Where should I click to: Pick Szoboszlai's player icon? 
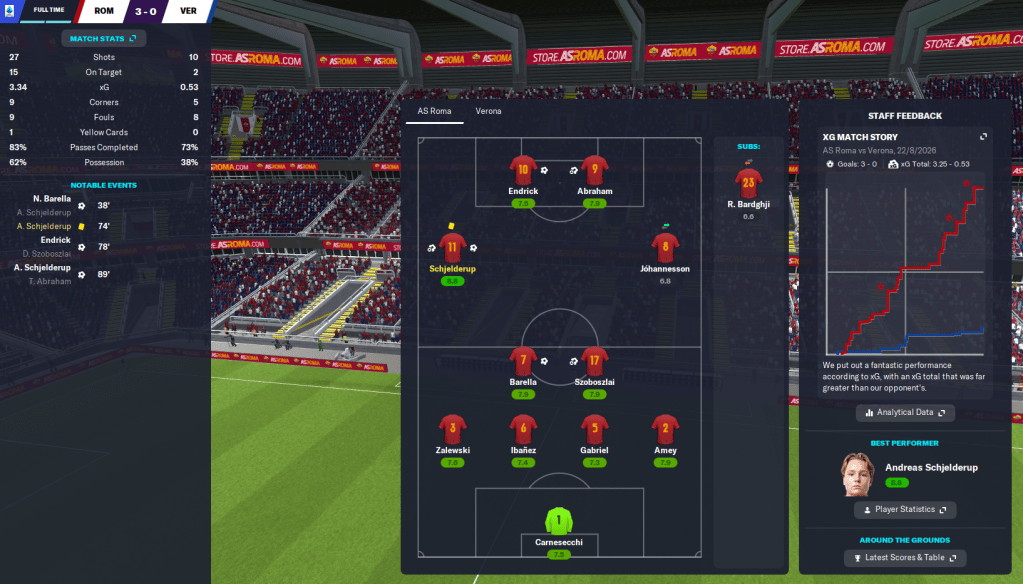click(x=595, y=361)
